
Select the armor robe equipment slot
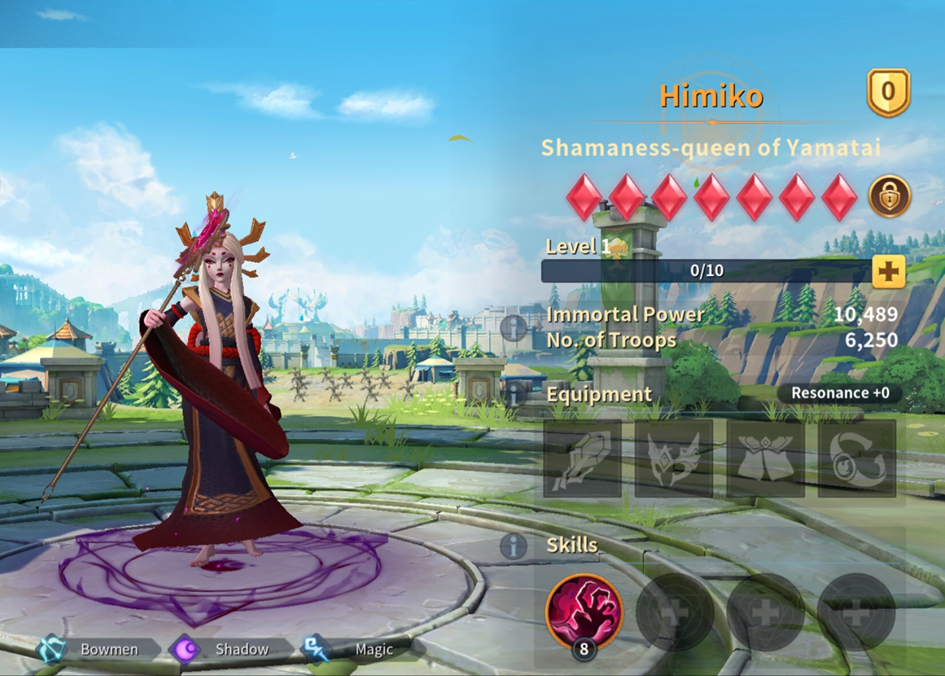coord(765,459)
